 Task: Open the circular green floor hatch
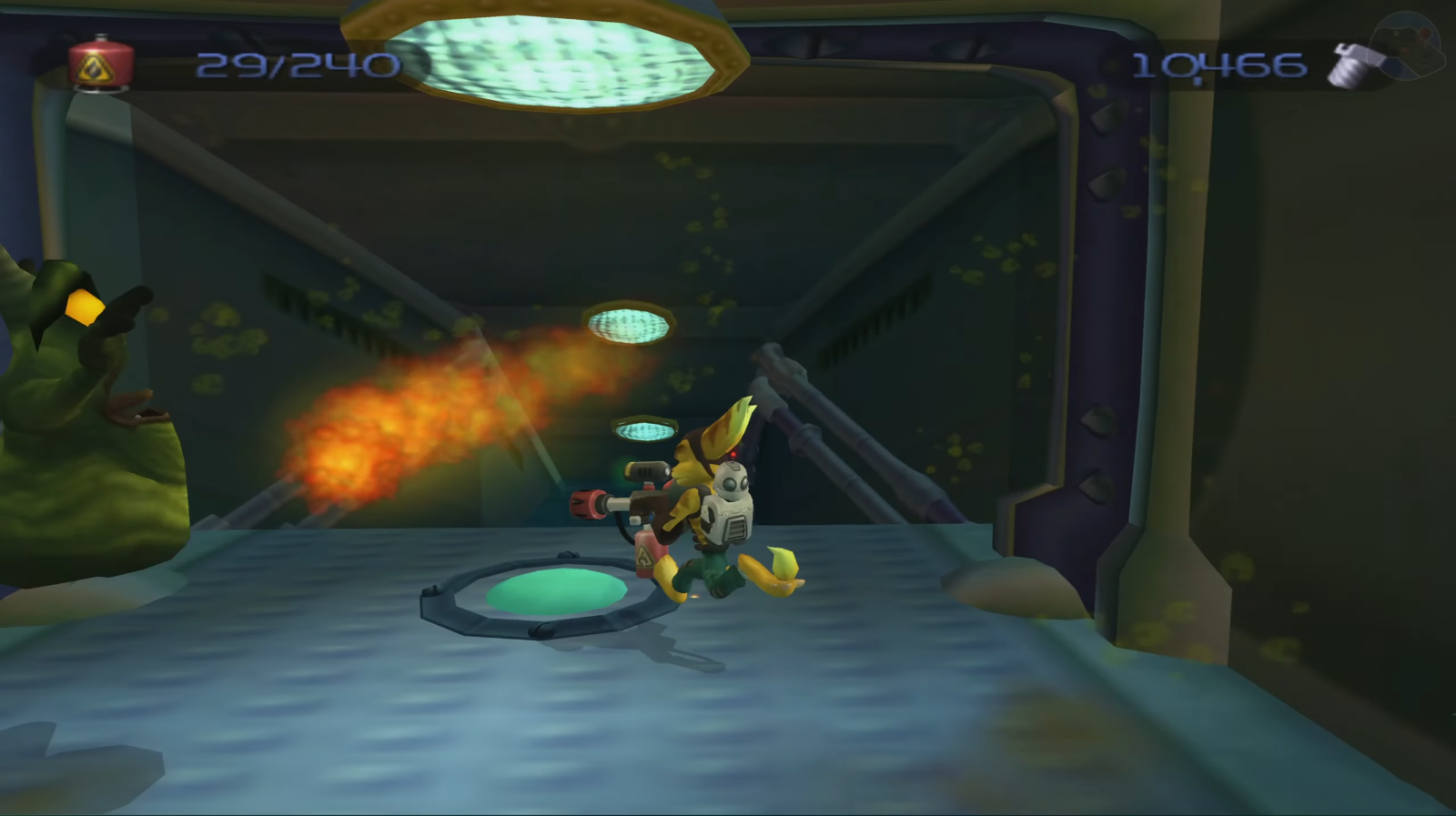pos(555,591)
